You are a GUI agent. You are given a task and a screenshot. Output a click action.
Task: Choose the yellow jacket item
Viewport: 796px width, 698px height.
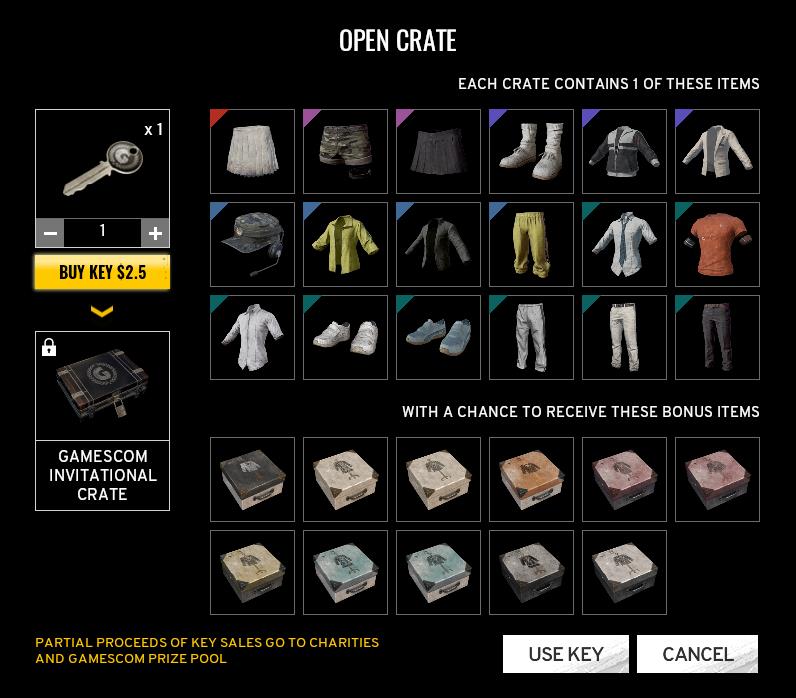pyautogui.click(x=345, y=244)
